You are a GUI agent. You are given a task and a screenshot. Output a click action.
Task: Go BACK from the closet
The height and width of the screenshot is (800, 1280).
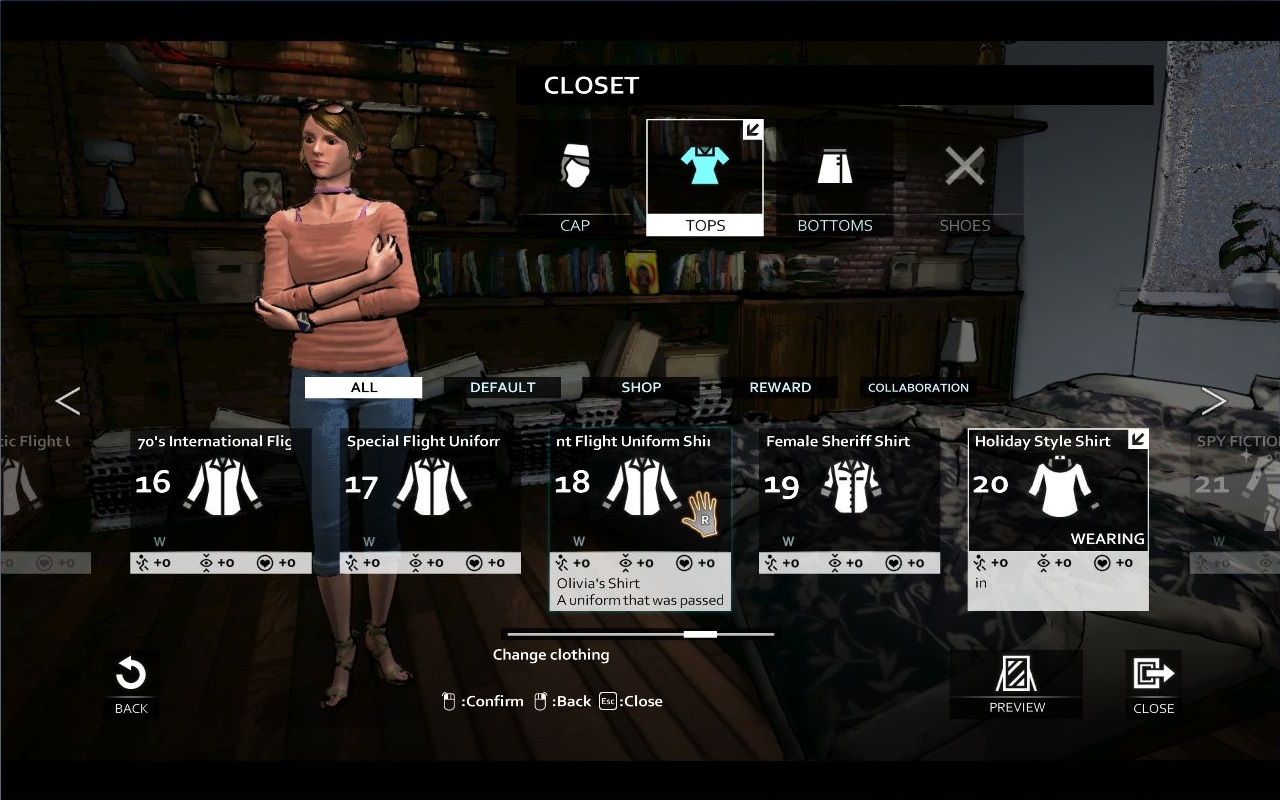pyautogui.click(x=131, y=685)
